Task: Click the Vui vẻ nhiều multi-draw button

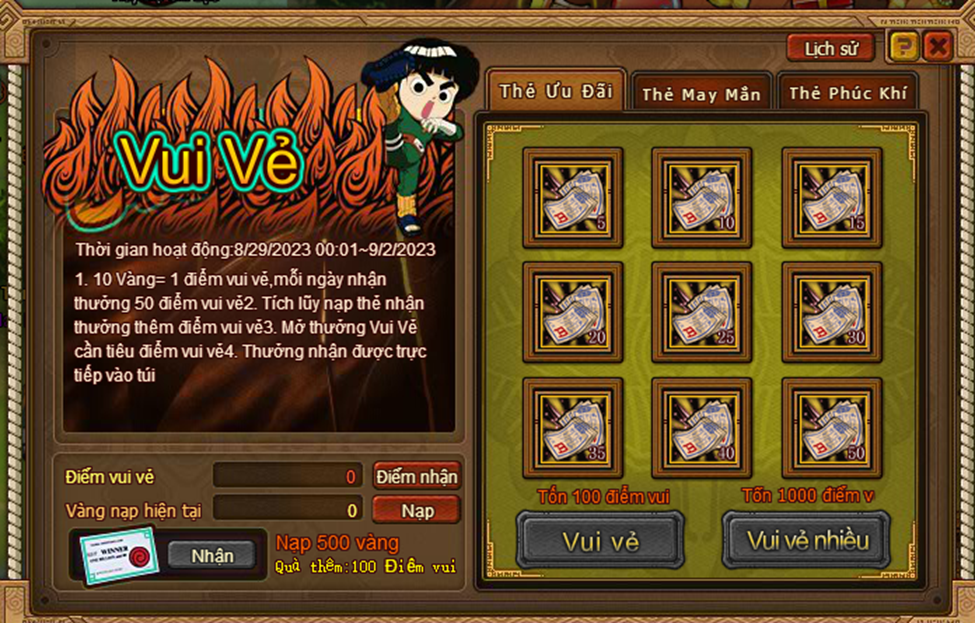Action: coord(807,540)
